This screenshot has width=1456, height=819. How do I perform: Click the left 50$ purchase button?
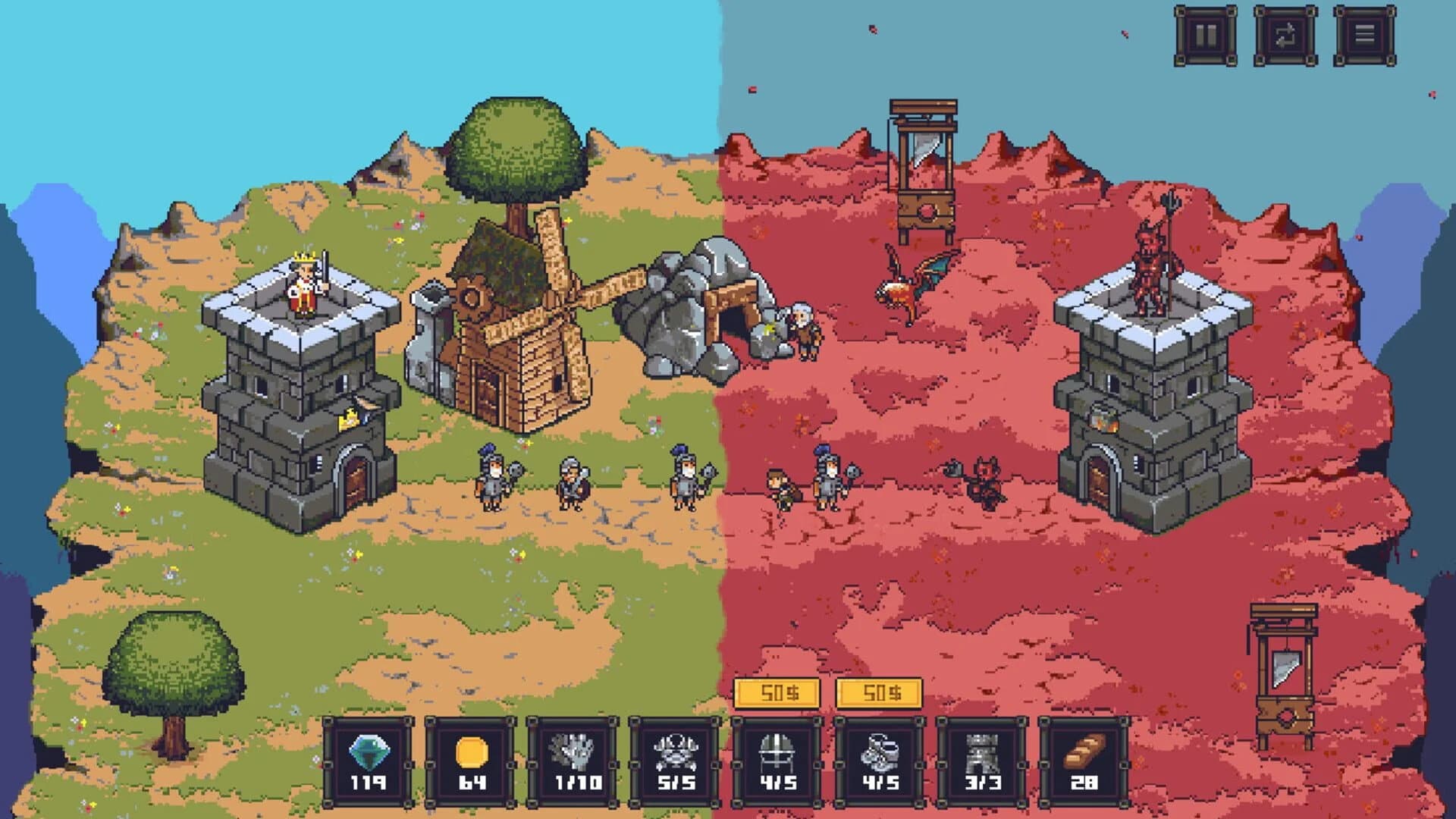777,692
